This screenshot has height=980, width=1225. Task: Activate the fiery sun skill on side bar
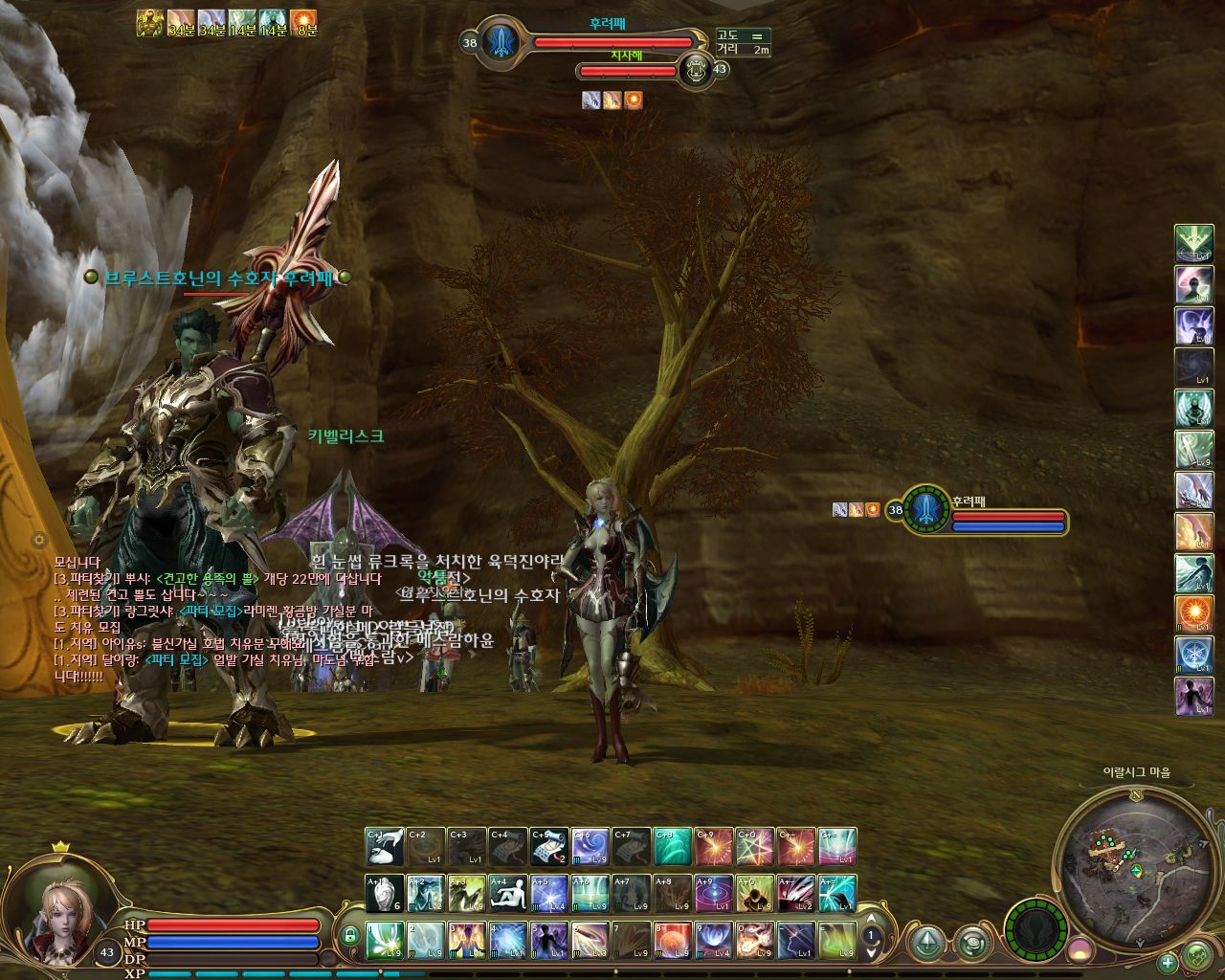click(x=1193, y=613)
